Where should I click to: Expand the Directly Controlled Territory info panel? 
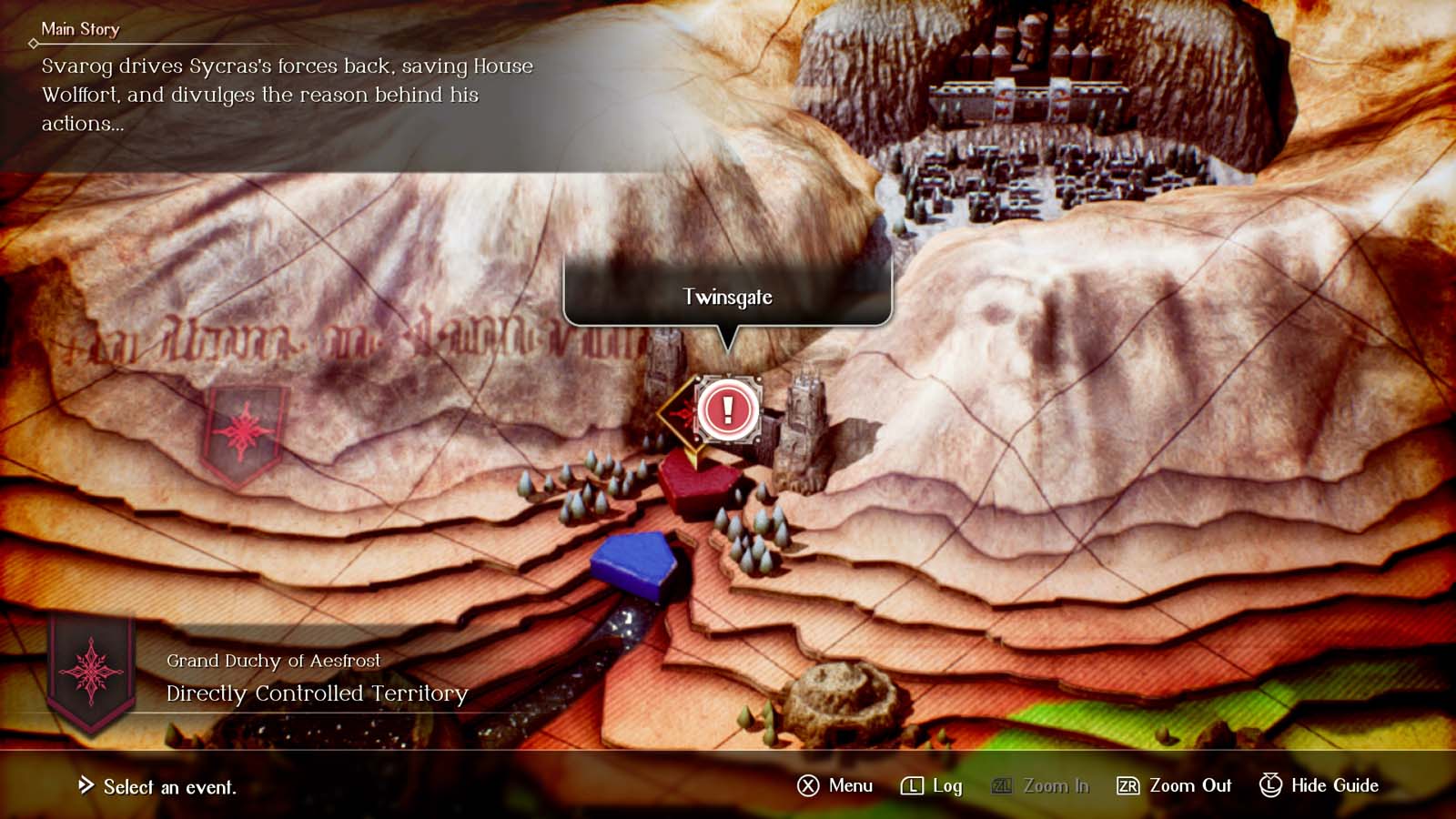[x=315, y=693]
